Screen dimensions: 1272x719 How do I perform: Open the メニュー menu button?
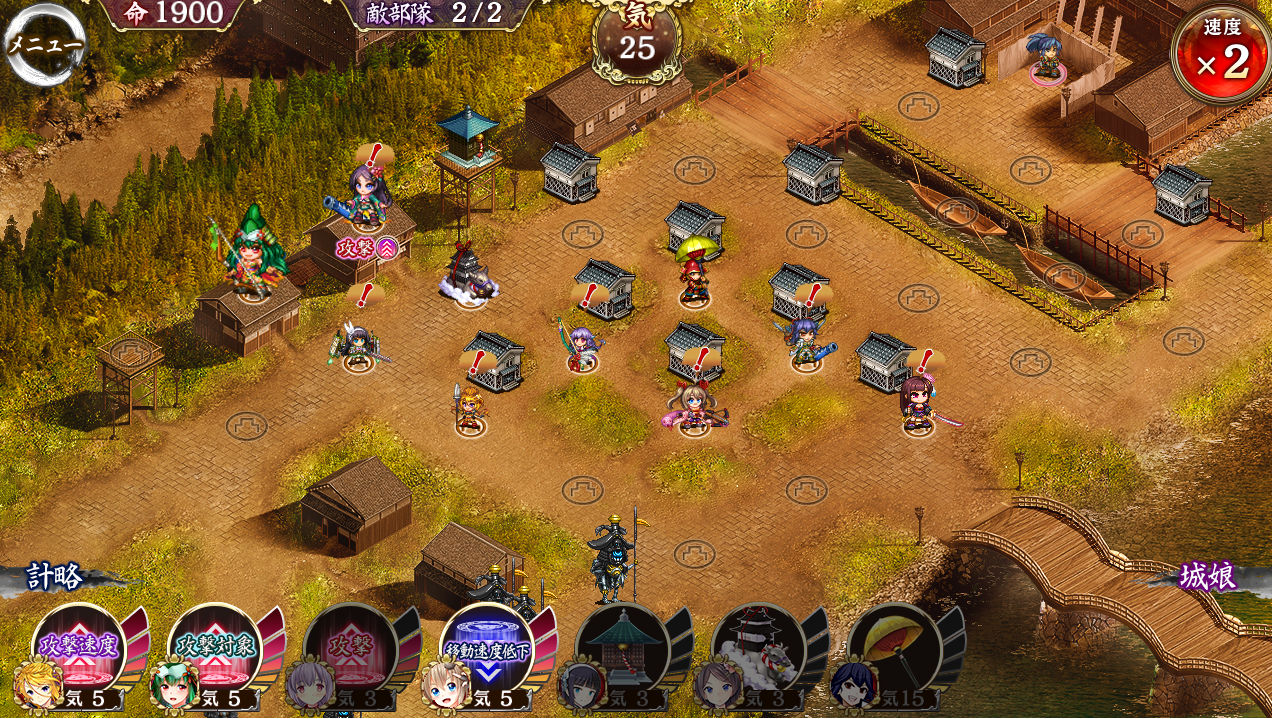tap(45, 44)
